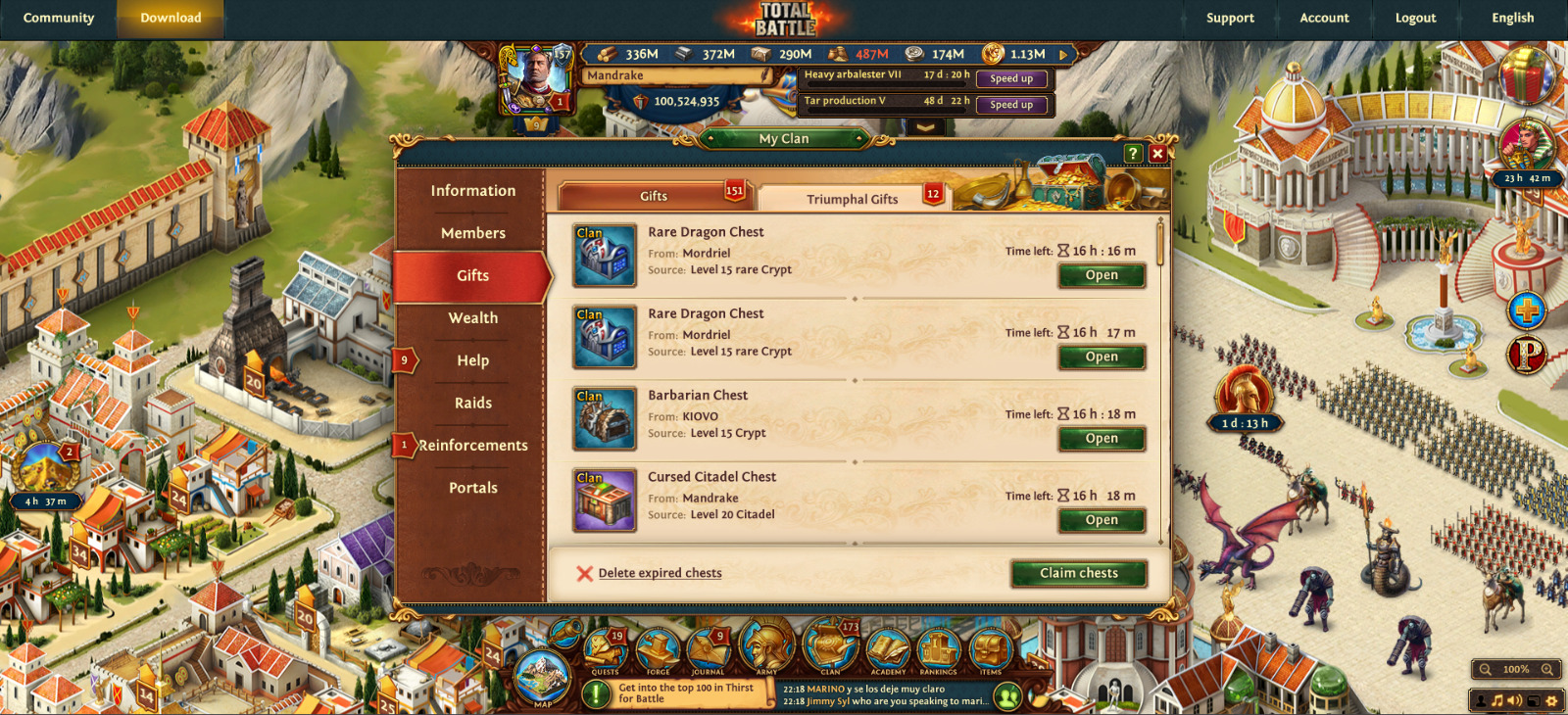Log out via the Logout link

[x=1415, y=18]
